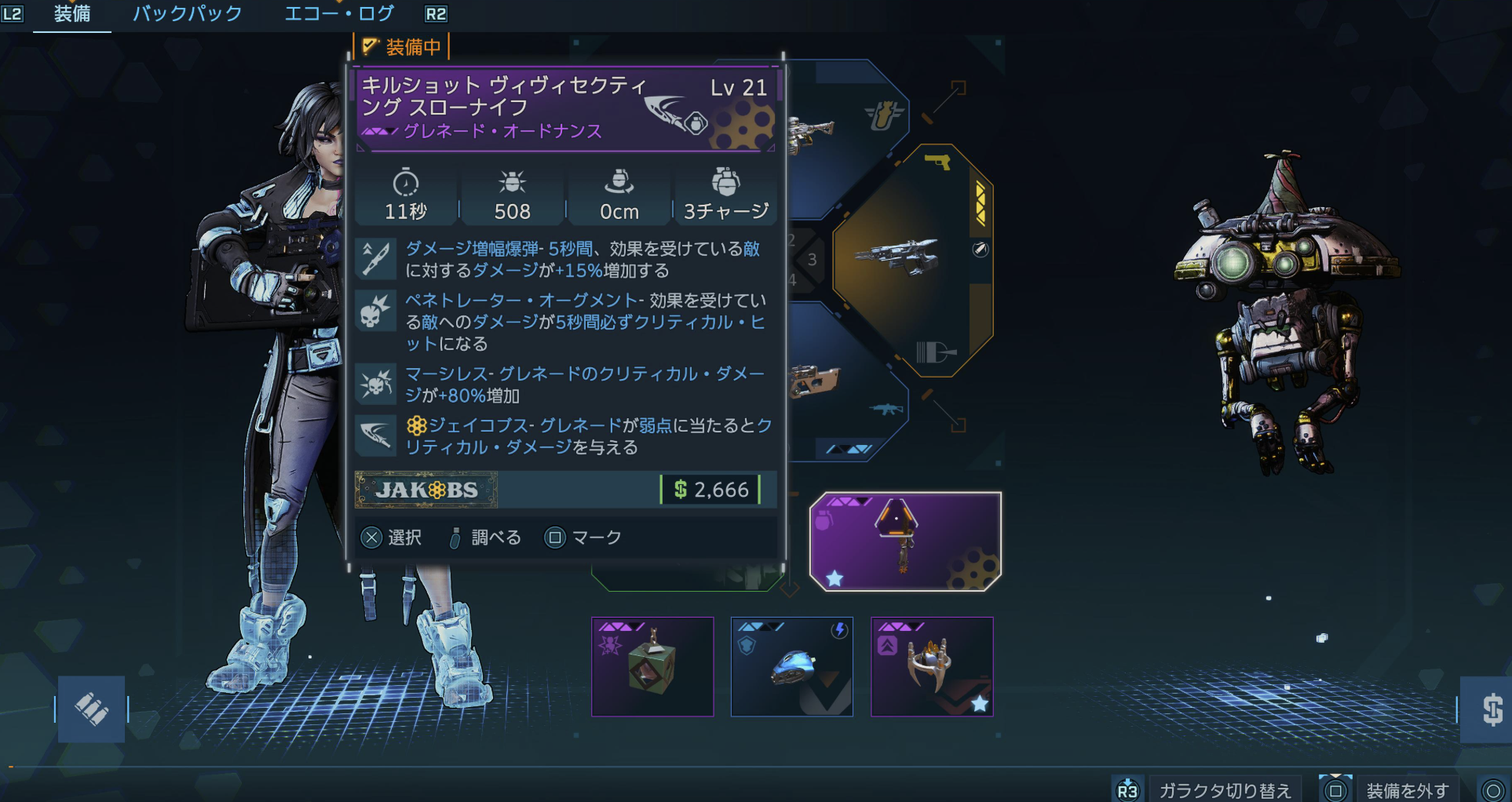Switch to the エコー・ログ tab

(339, 14)
